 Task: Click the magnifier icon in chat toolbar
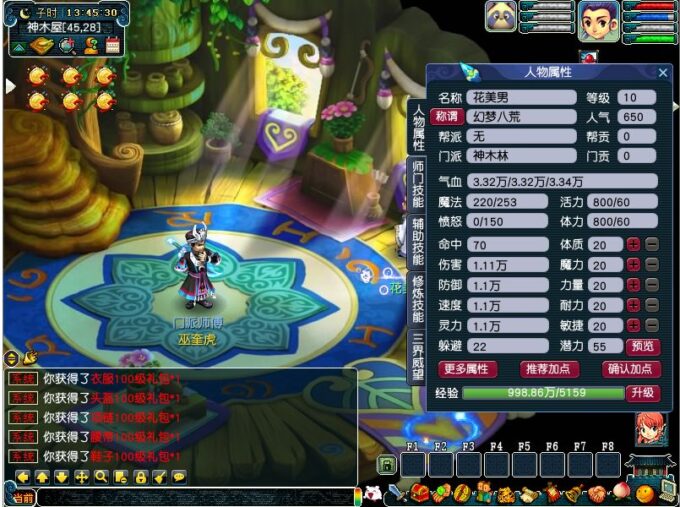(101, 476)
